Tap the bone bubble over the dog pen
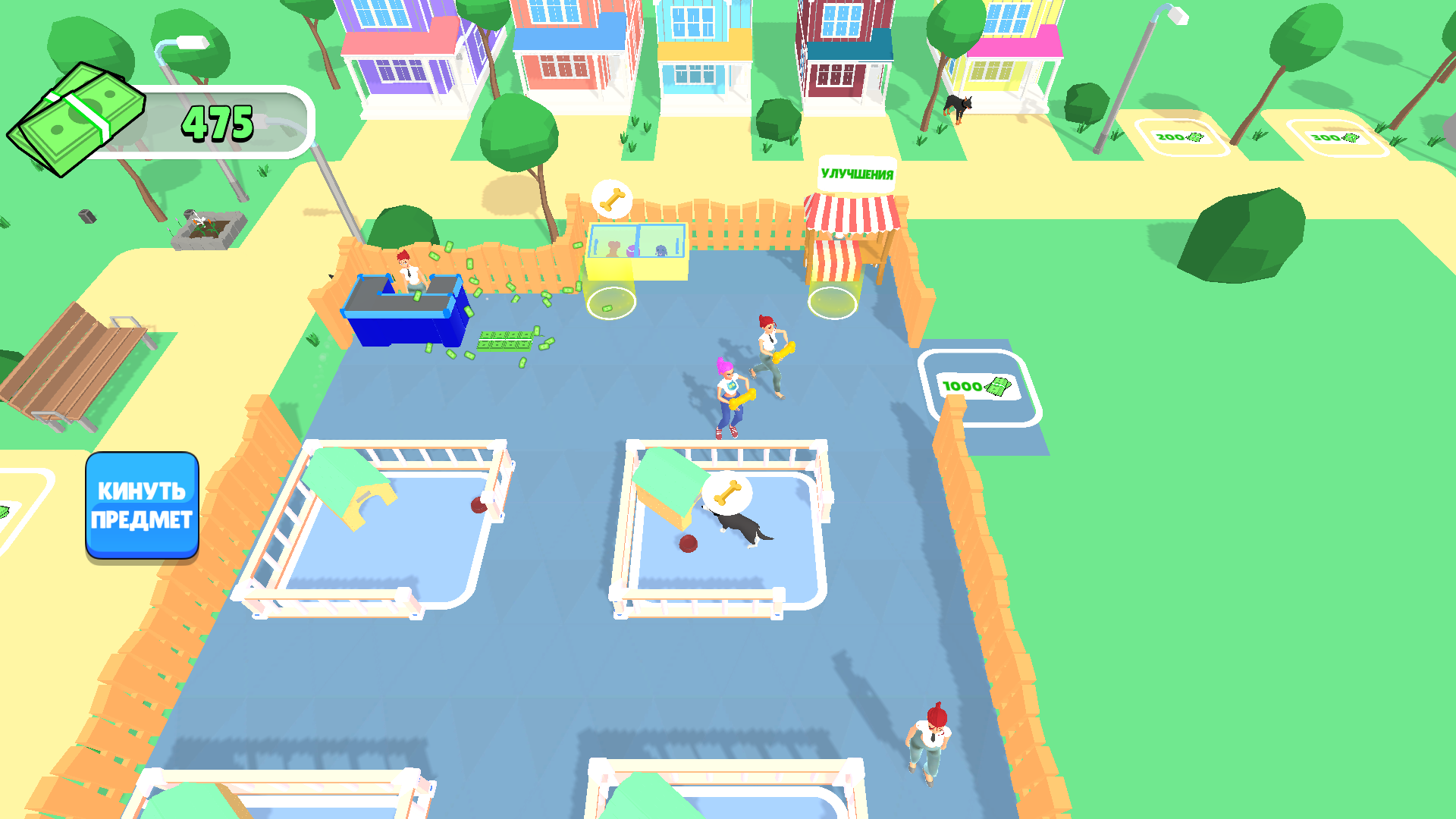The width and height of the screenshot is (1456, 819). 730,493
